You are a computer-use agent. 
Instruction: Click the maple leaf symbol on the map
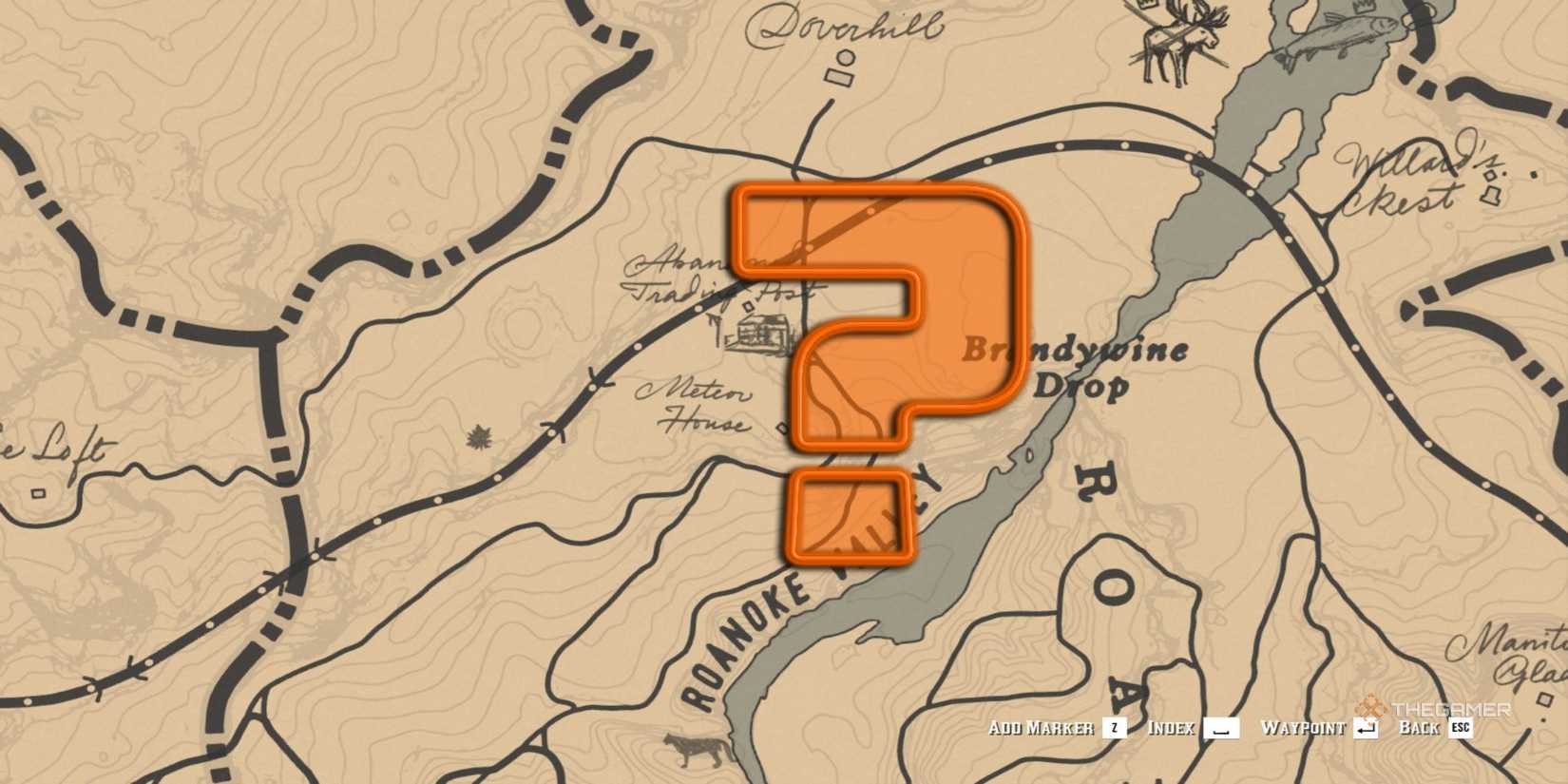click(x=479, y=436)
